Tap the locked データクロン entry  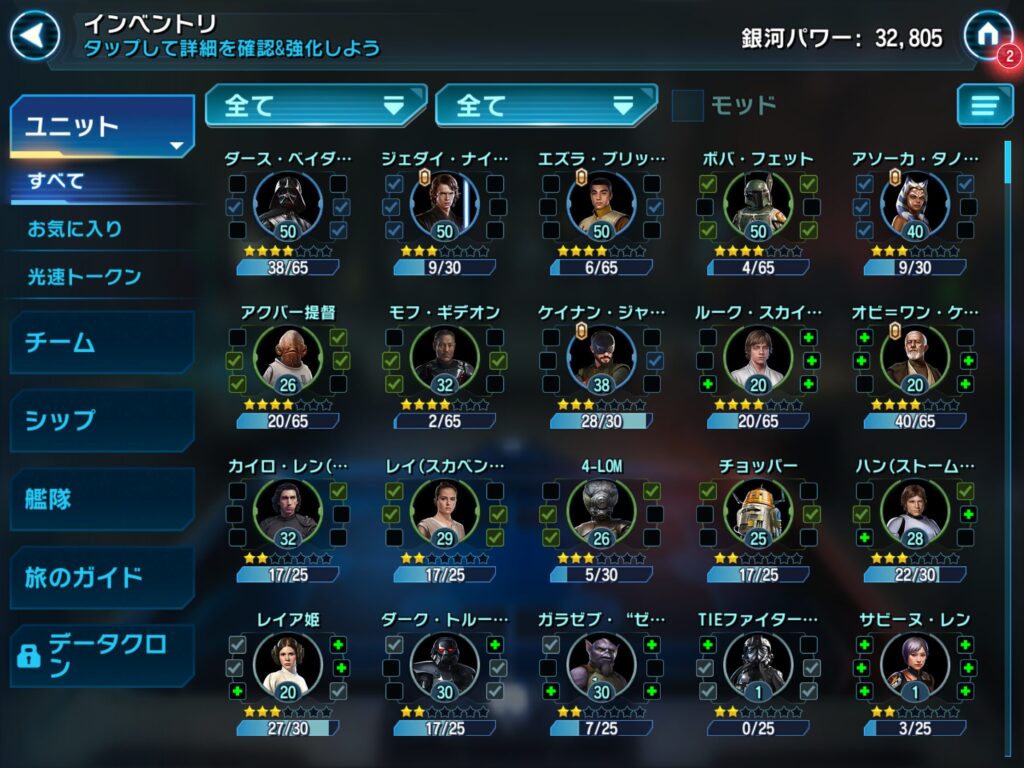click(x=101, y=655)
